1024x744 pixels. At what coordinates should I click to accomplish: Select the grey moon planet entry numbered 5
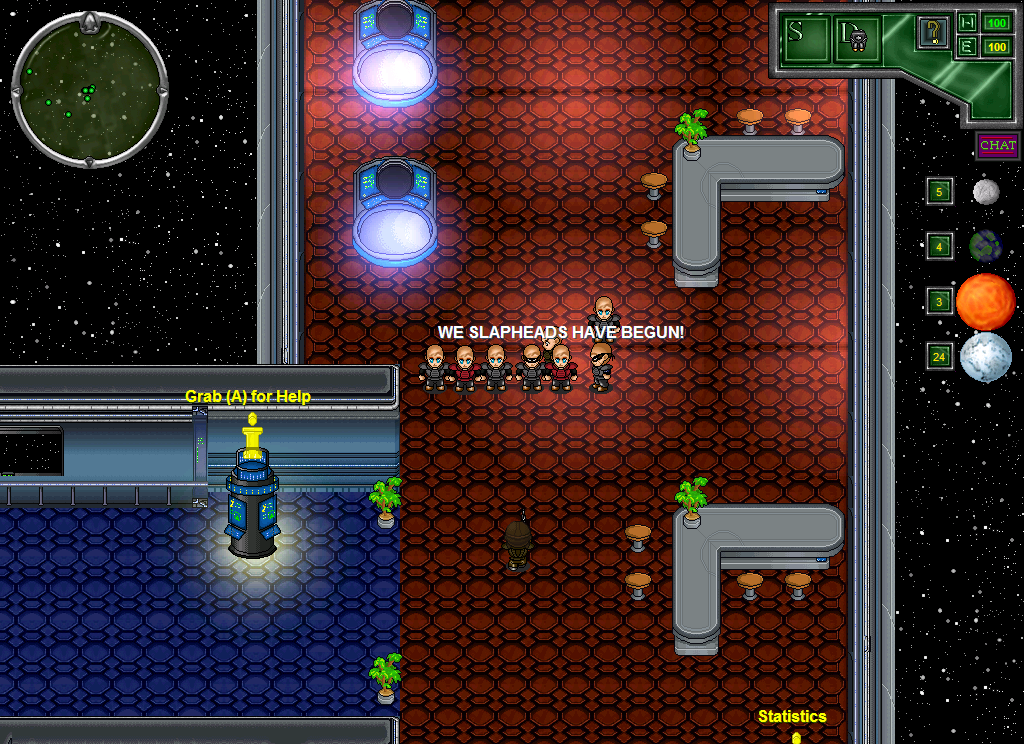986,192
